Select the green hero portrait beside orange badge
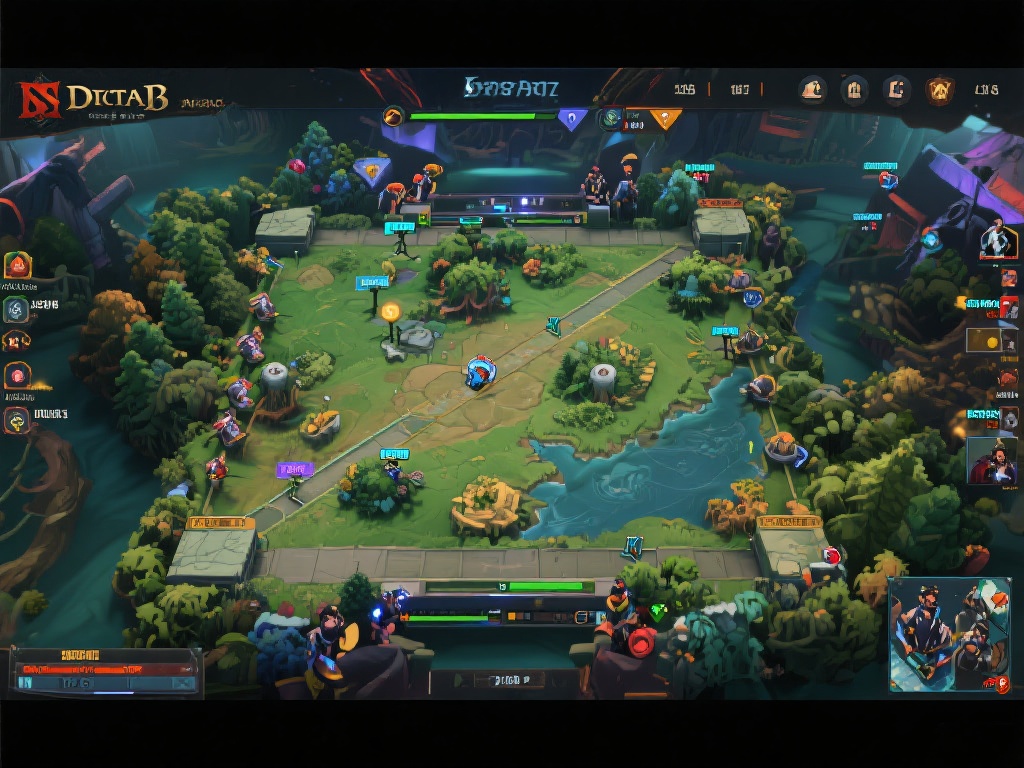The image size is (1024, 768). (x=611, y=119)
